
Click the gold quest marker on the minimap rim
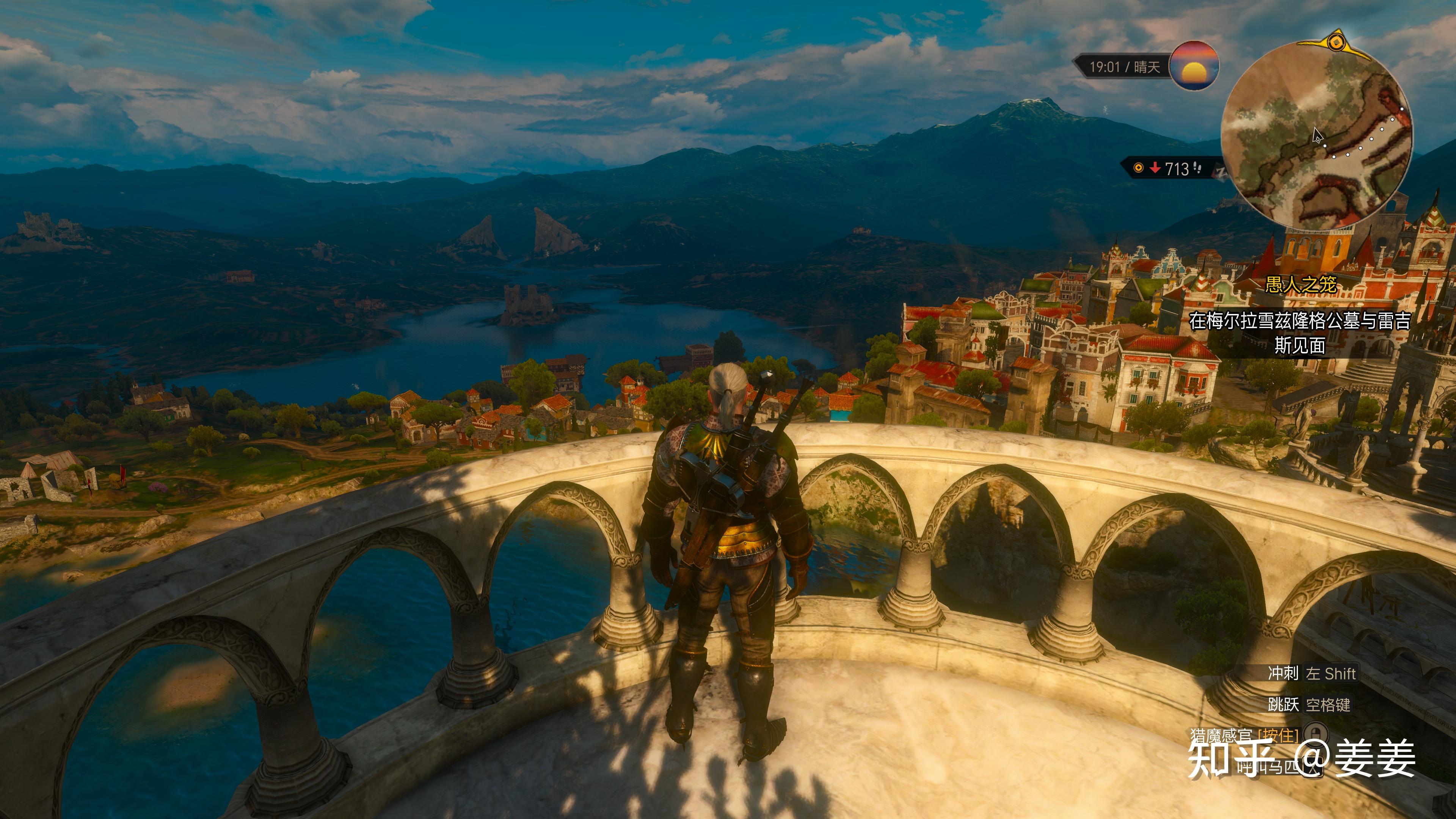[1335, 42]
